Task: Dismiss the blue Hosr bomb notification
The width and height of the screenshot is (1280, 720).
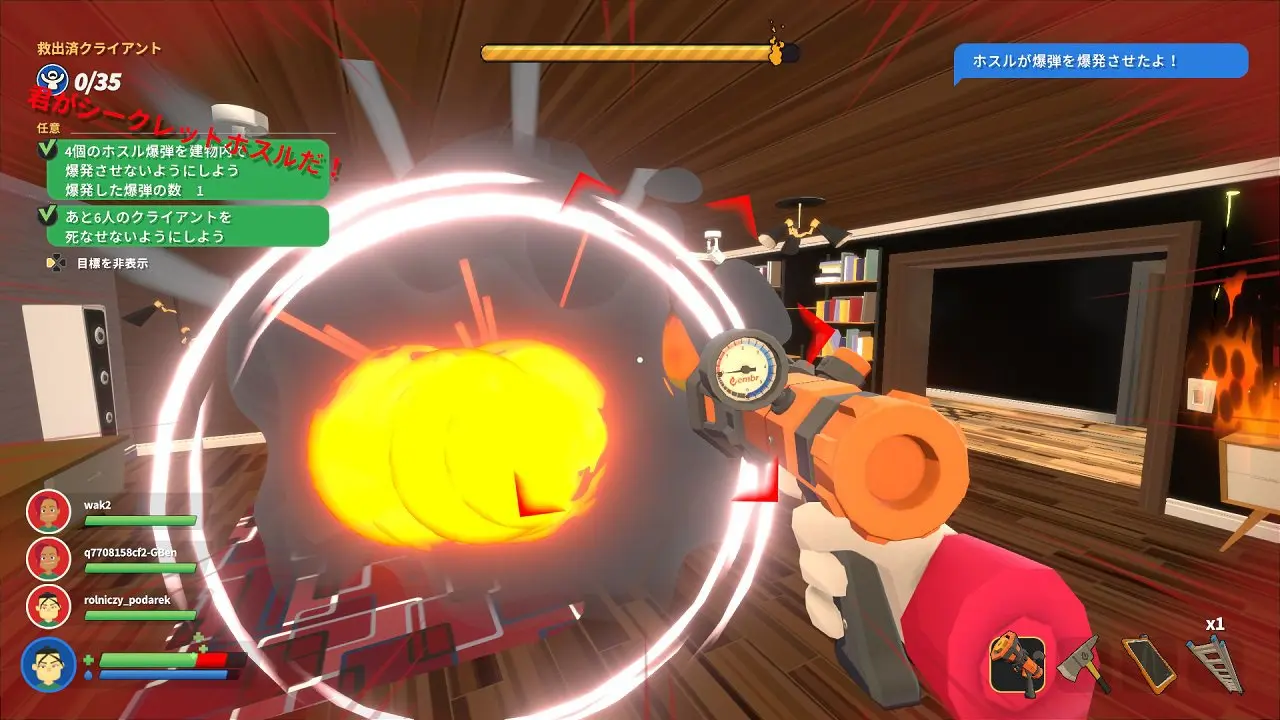Action: tap(1100, 61)
